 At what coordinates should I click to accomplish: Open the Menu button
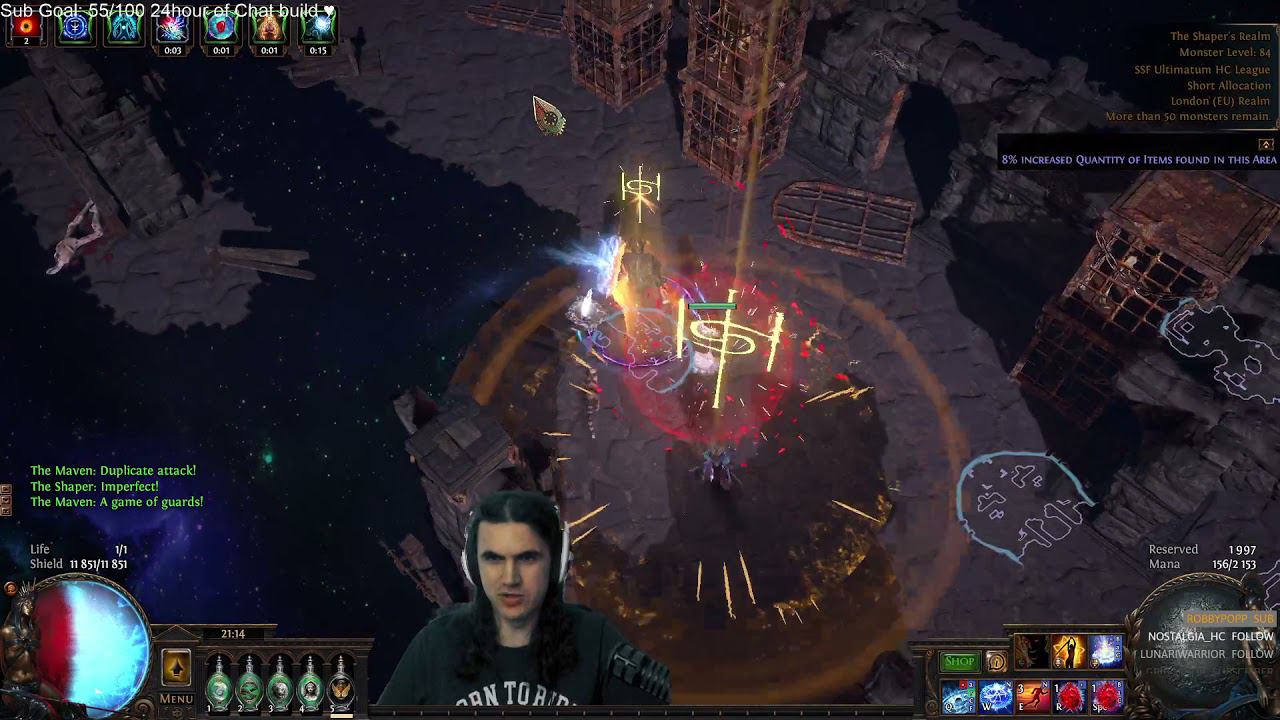pos(176,699)
